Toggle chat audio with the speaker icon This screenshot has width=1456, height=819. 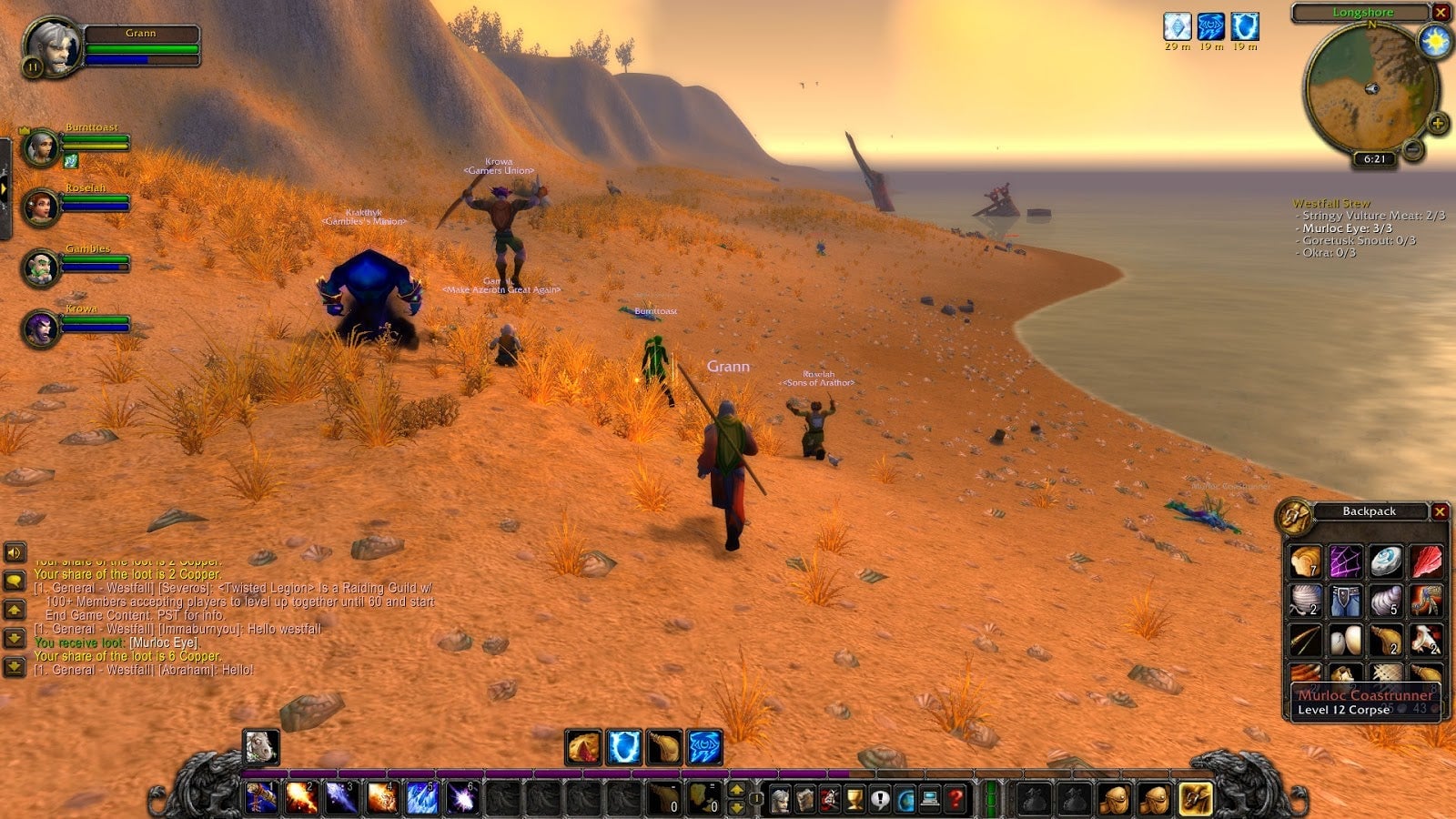click(14, 553)
